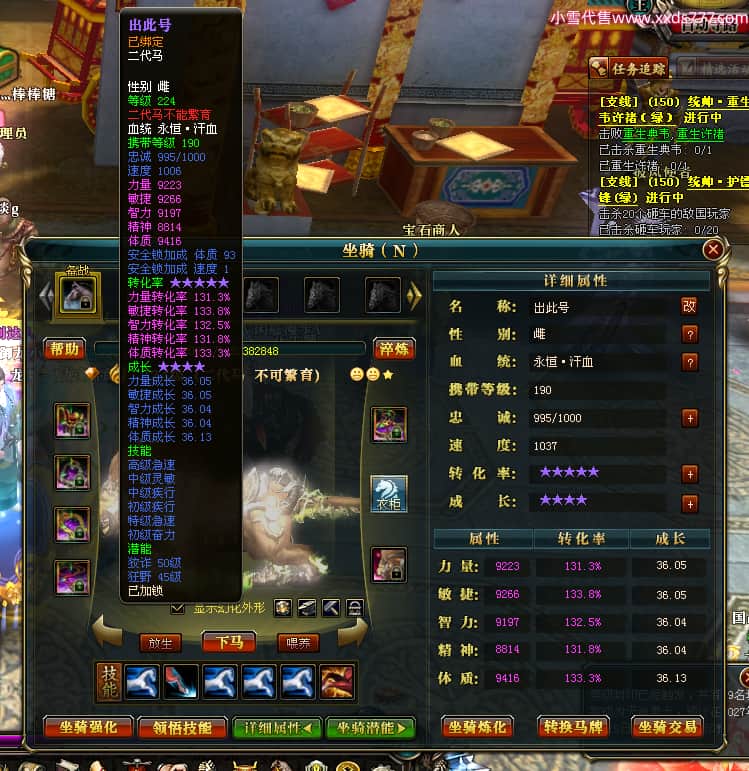
Task: Open 坐骑交易 mount trading
Action: click(x=668, y=727)
